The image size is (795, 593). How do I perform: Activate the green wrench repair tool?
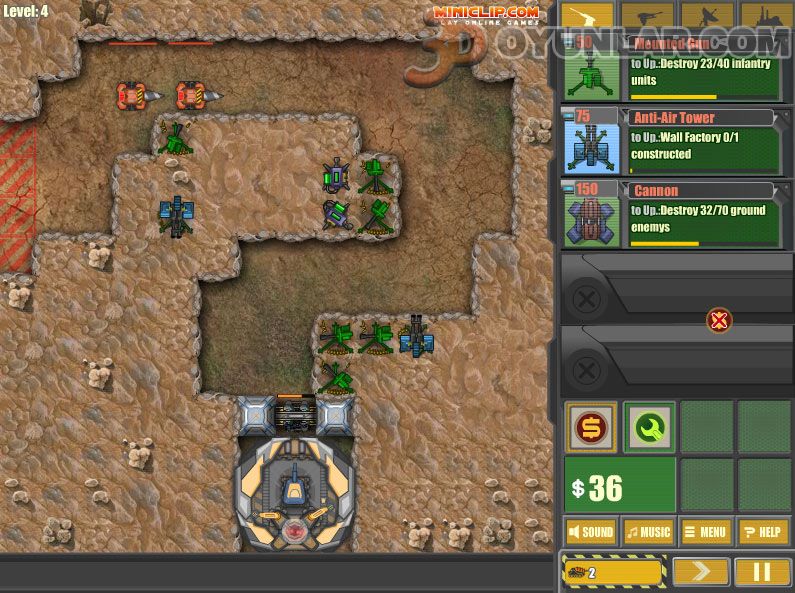(x=649, y=427)
